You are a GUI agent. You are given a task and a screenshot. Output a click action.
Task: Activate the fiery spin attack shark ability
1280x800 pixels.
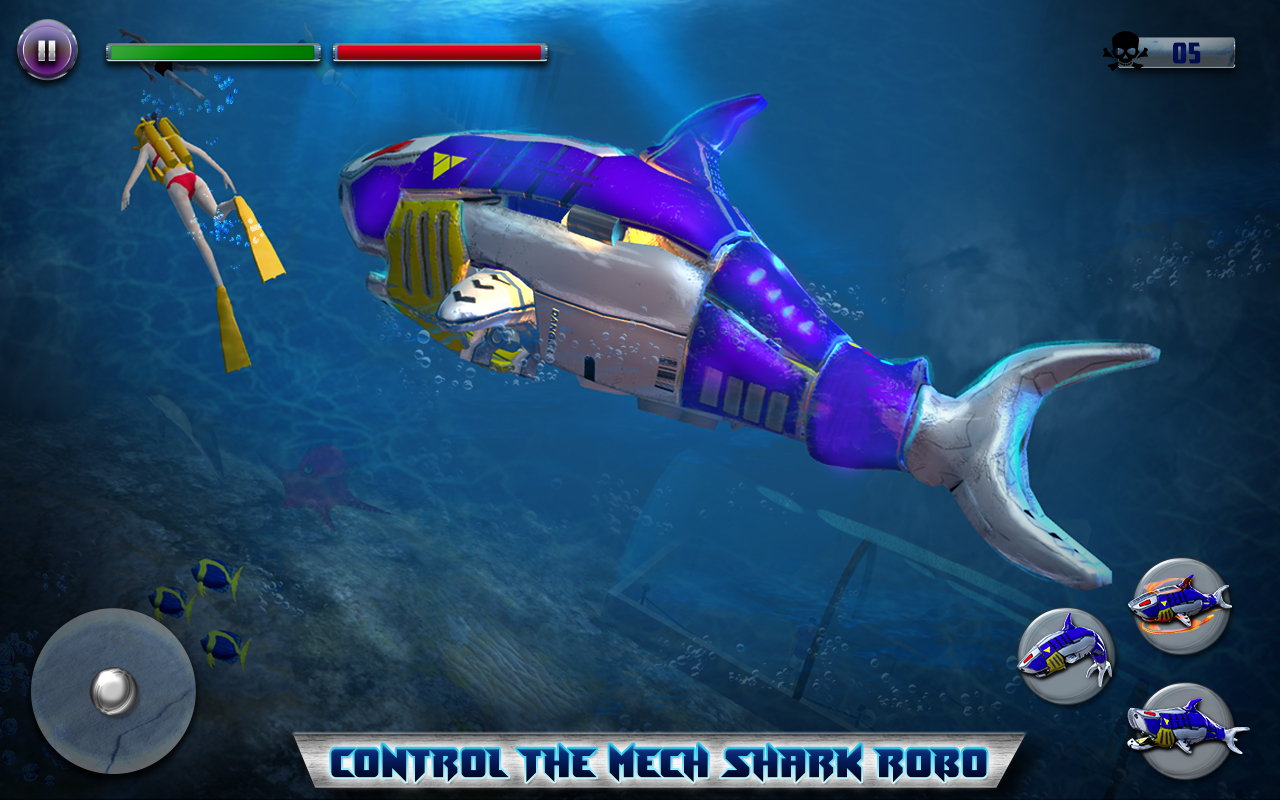pyautogui.click(x=1178, y=606)
